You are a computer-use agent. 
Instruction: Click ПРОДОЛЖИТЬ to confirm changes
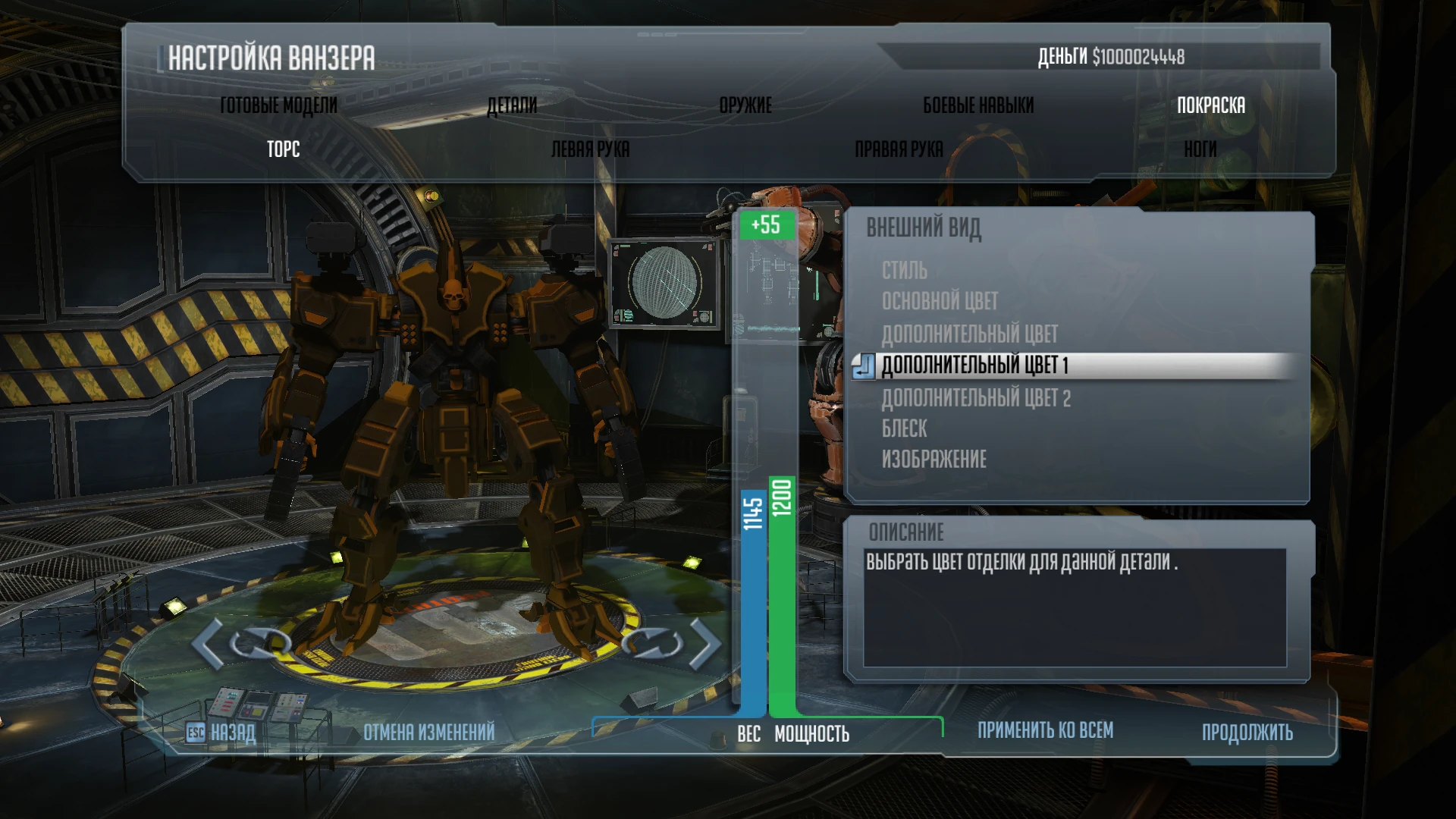(x=1247, y=732)
